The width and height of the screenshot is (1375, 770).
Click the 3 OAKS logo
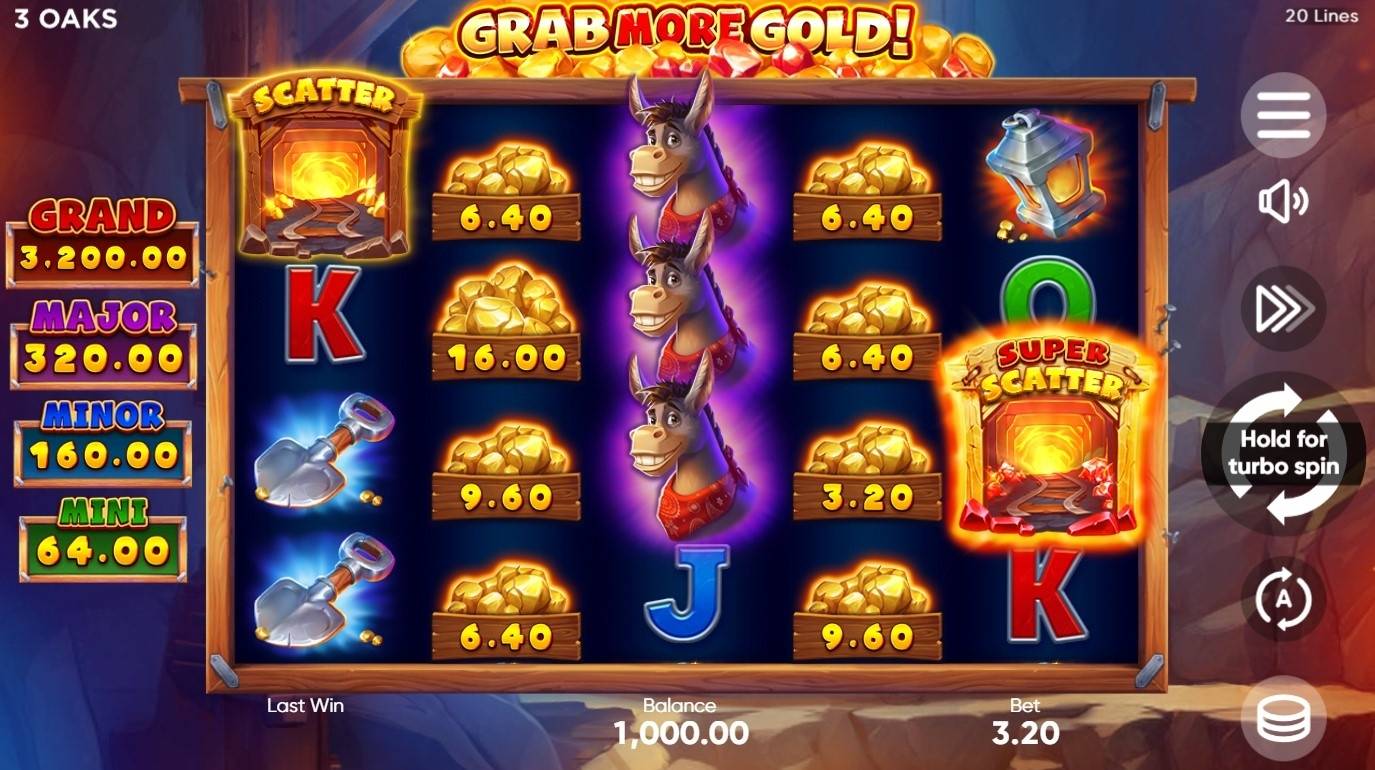click(x=63, y=18)
